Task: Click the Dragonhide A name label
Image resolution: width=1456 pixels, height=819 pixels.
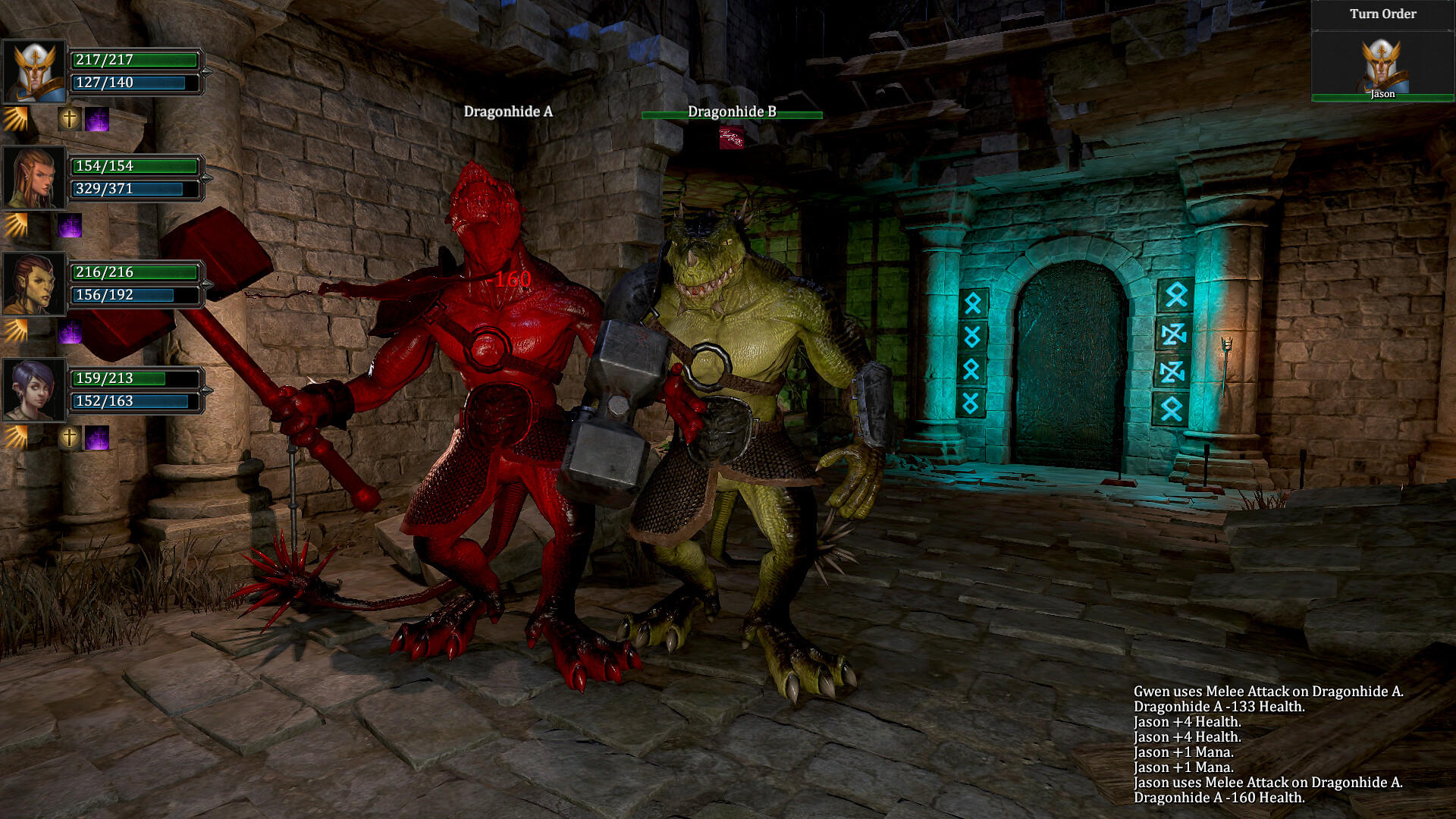Action: coord(507,111)
